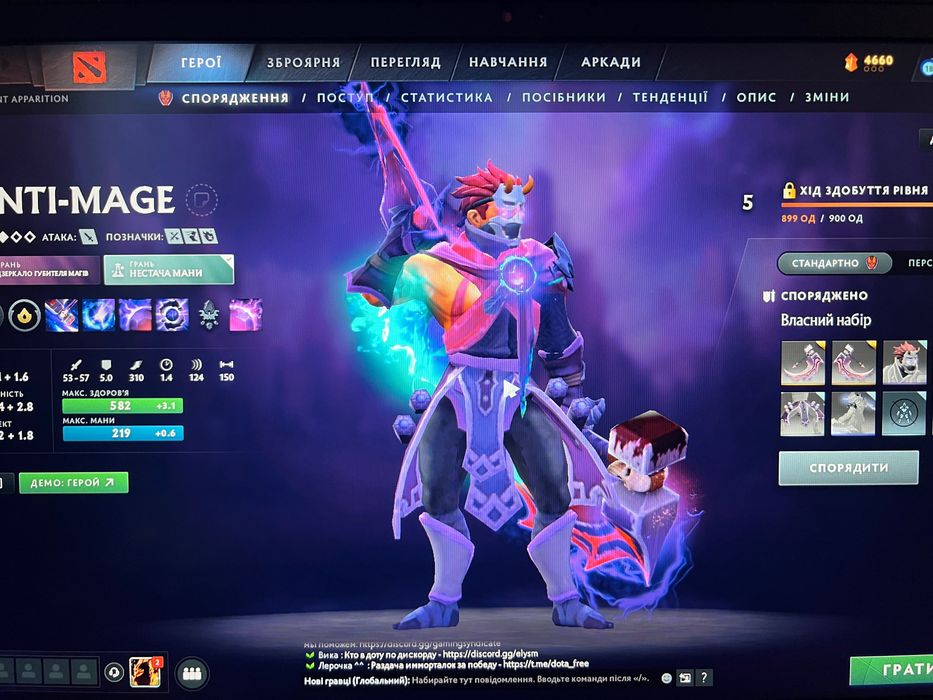Open the ПЕРЕГЛЯД tab

pos(405,62)
